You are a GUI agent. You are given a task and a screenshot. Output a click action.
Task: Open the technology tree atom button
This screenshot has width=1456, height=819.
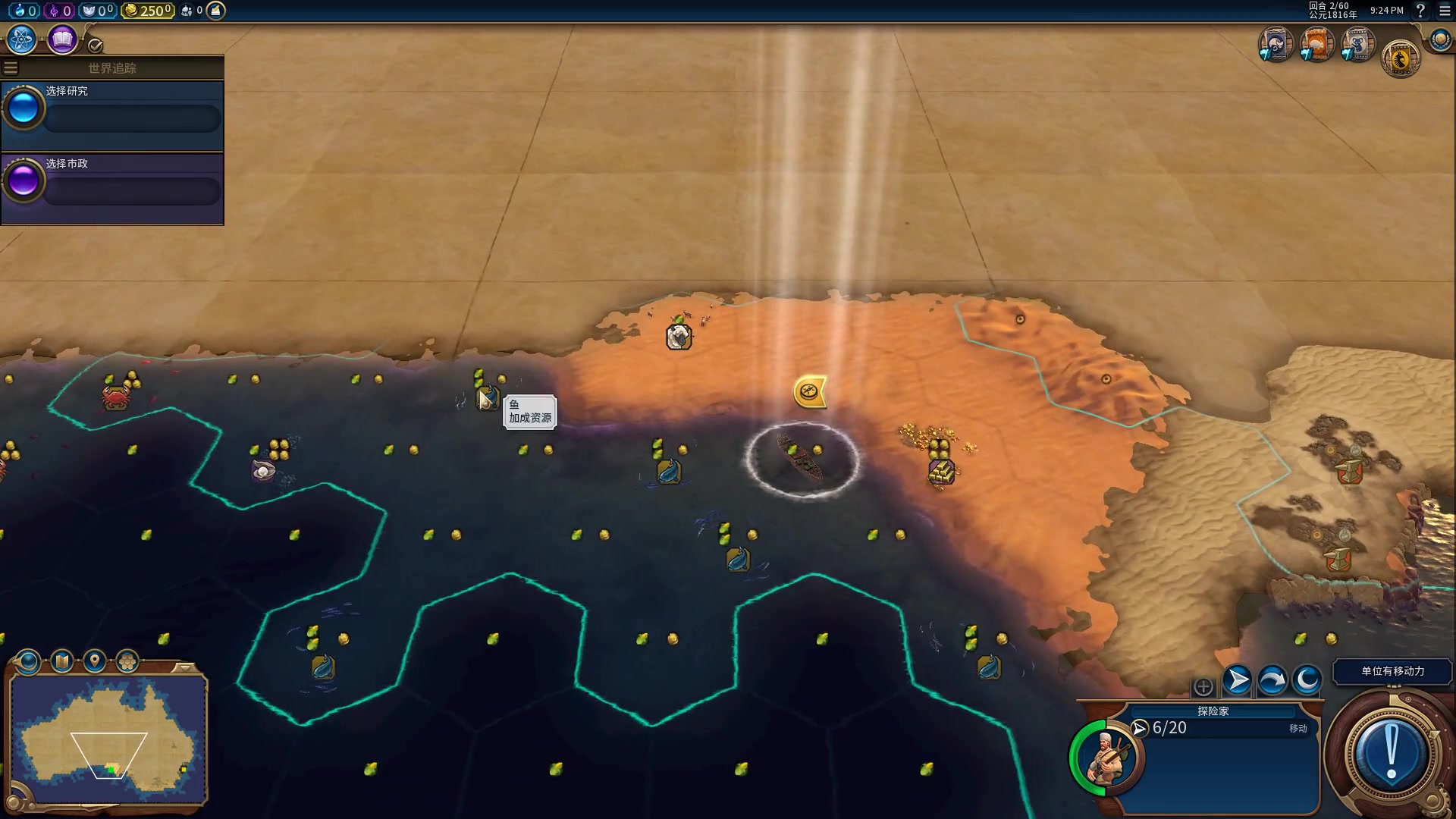click(x=21, y=39)
